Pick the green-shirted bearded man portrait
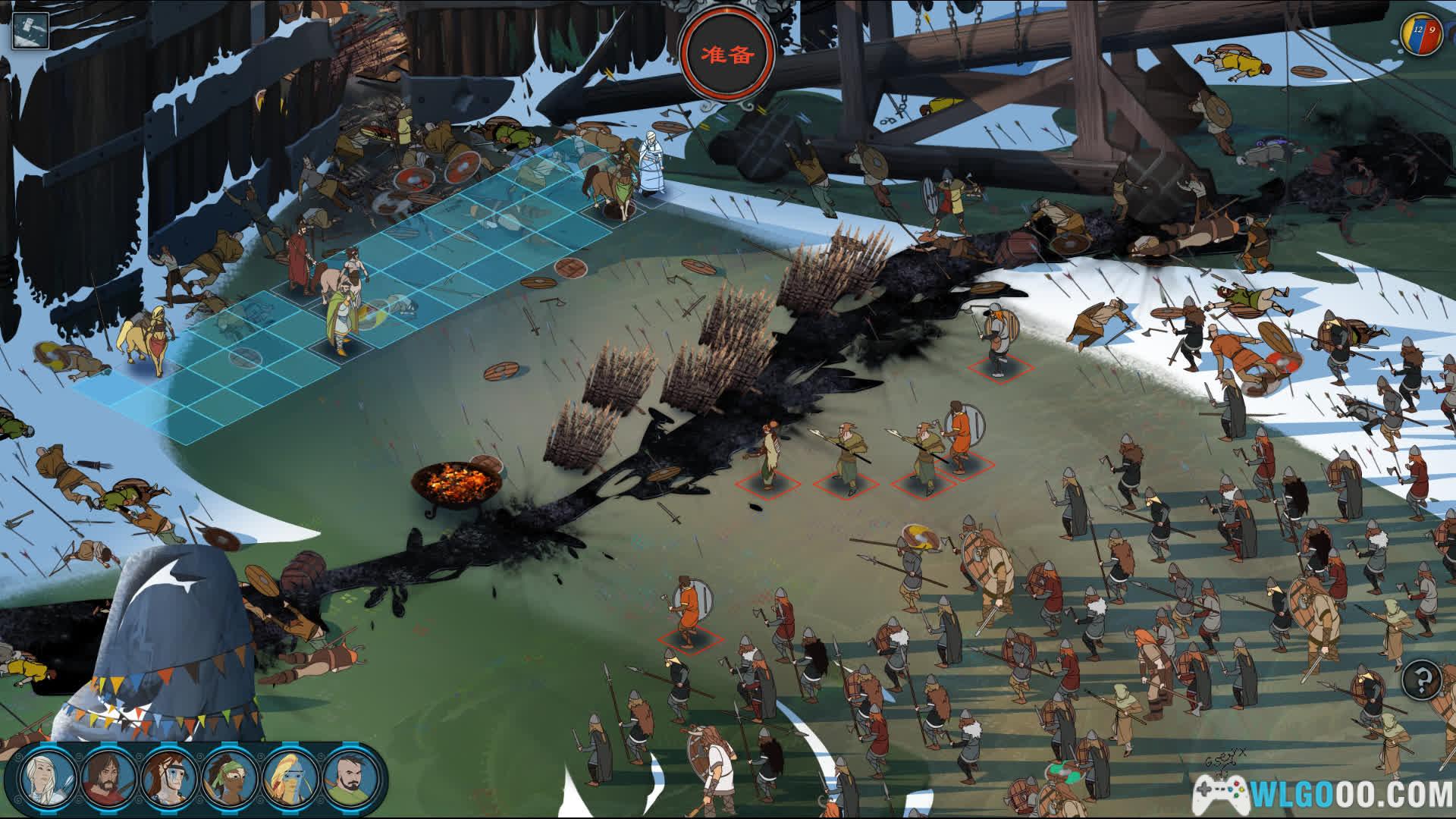This screenshot has height=819, width=1456. [350, 778]
